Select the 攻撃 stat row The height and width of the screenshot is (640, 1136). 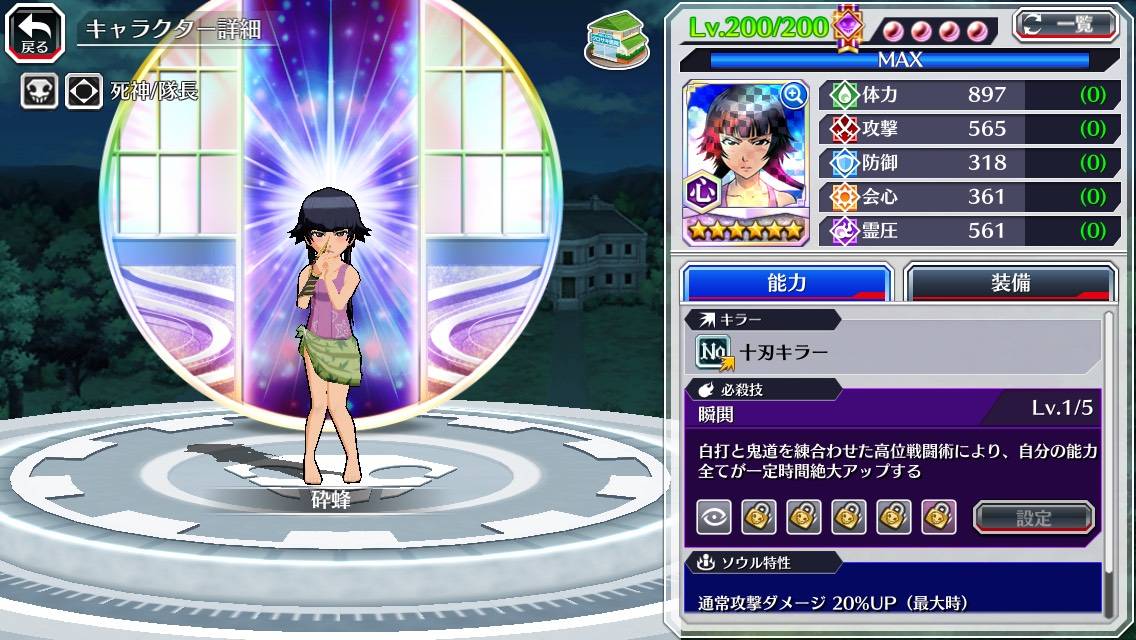point(969,129)
